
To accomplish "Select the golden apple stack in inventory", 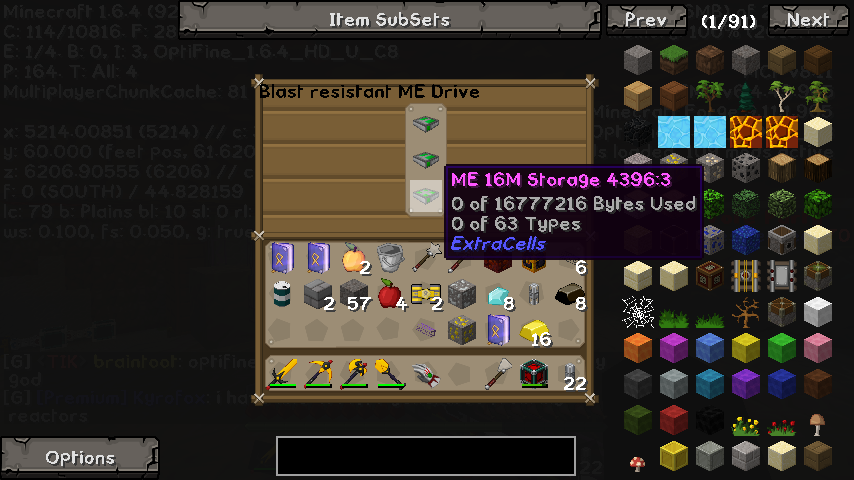I will coord(353,258).
